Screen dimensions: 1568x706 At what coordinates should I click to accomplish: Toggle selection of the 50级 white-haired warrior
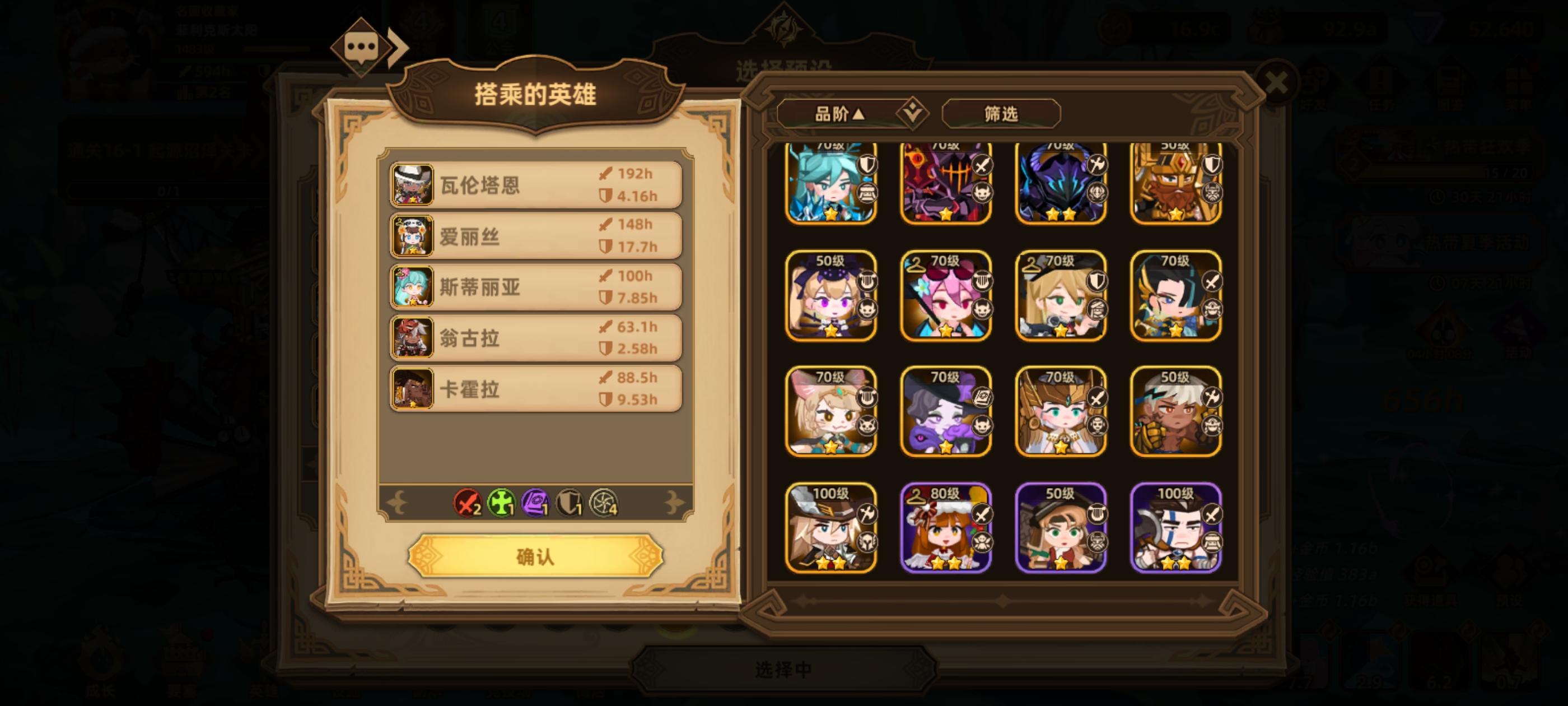pos(1175,413)
